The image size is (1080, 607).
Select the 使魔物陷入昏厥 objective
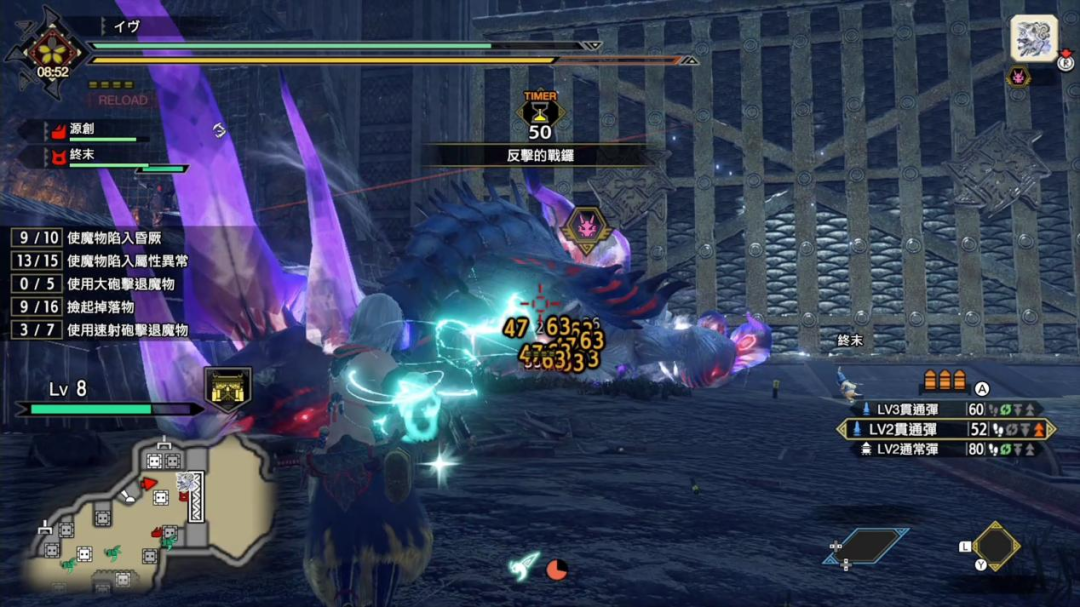tap(98, 240)
